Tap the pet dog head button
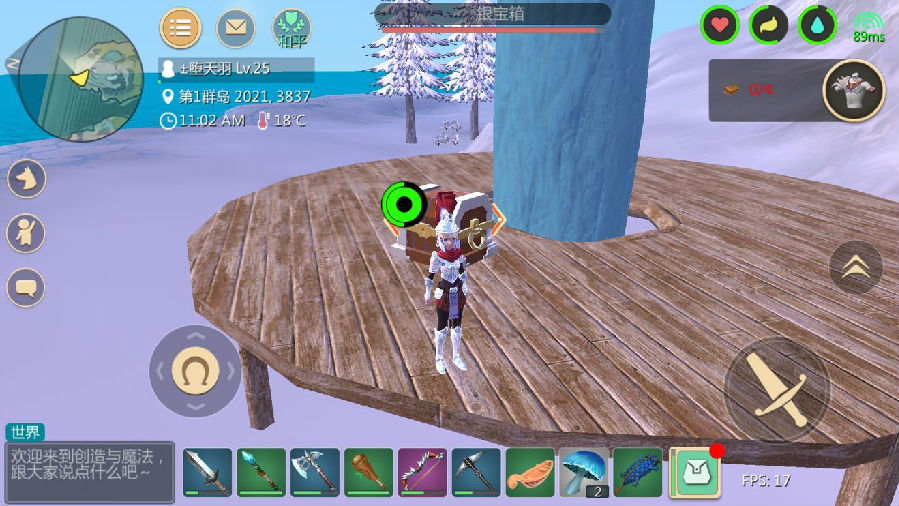Screen dimensions: 899x506 27,179
